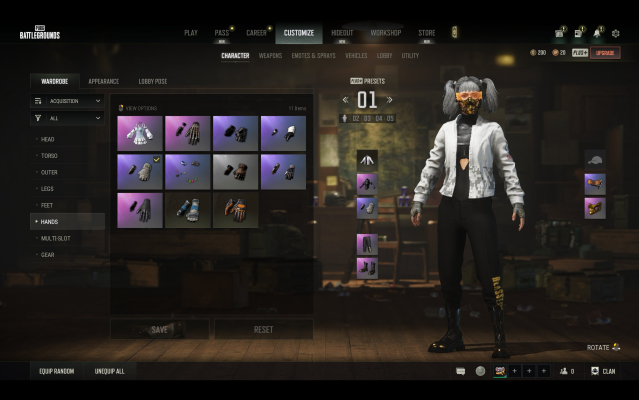Select the Feet wardrobe category
639x400 pixels.
pos(48,205)
